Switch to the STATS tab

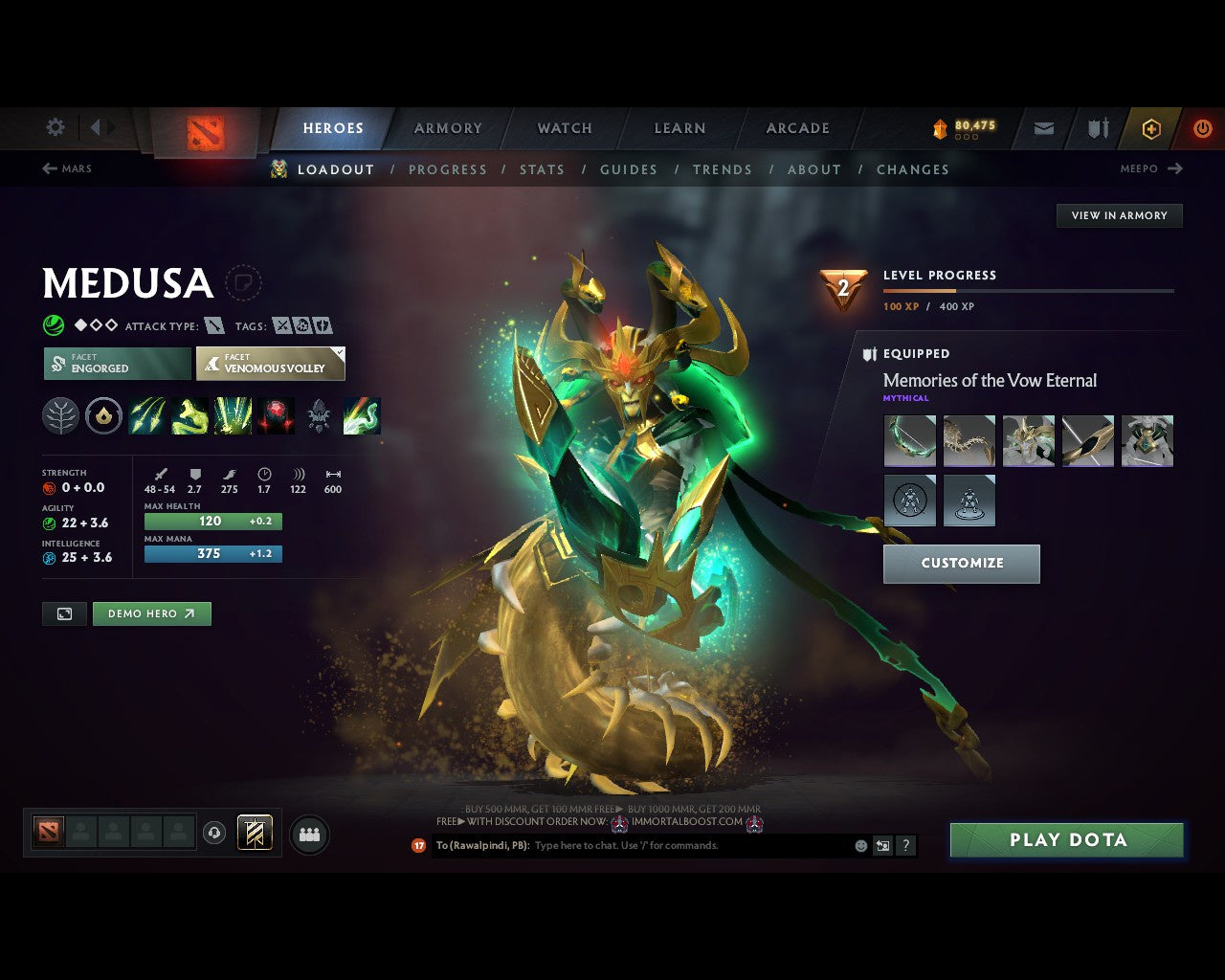click(542, 169)
